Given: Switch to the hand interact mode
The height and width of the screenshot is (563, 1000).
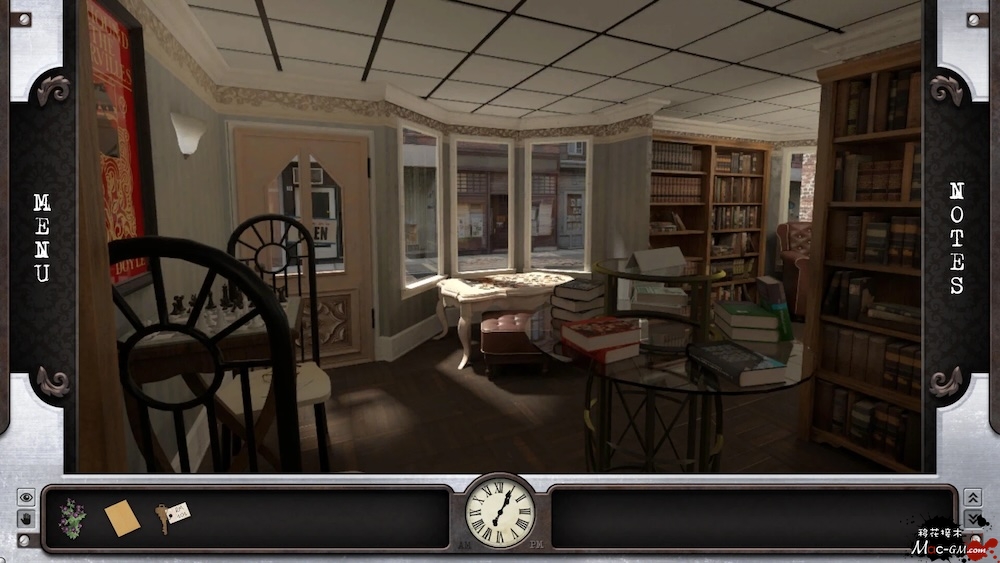Looking at the screenshot, I should tap(26, 518).
